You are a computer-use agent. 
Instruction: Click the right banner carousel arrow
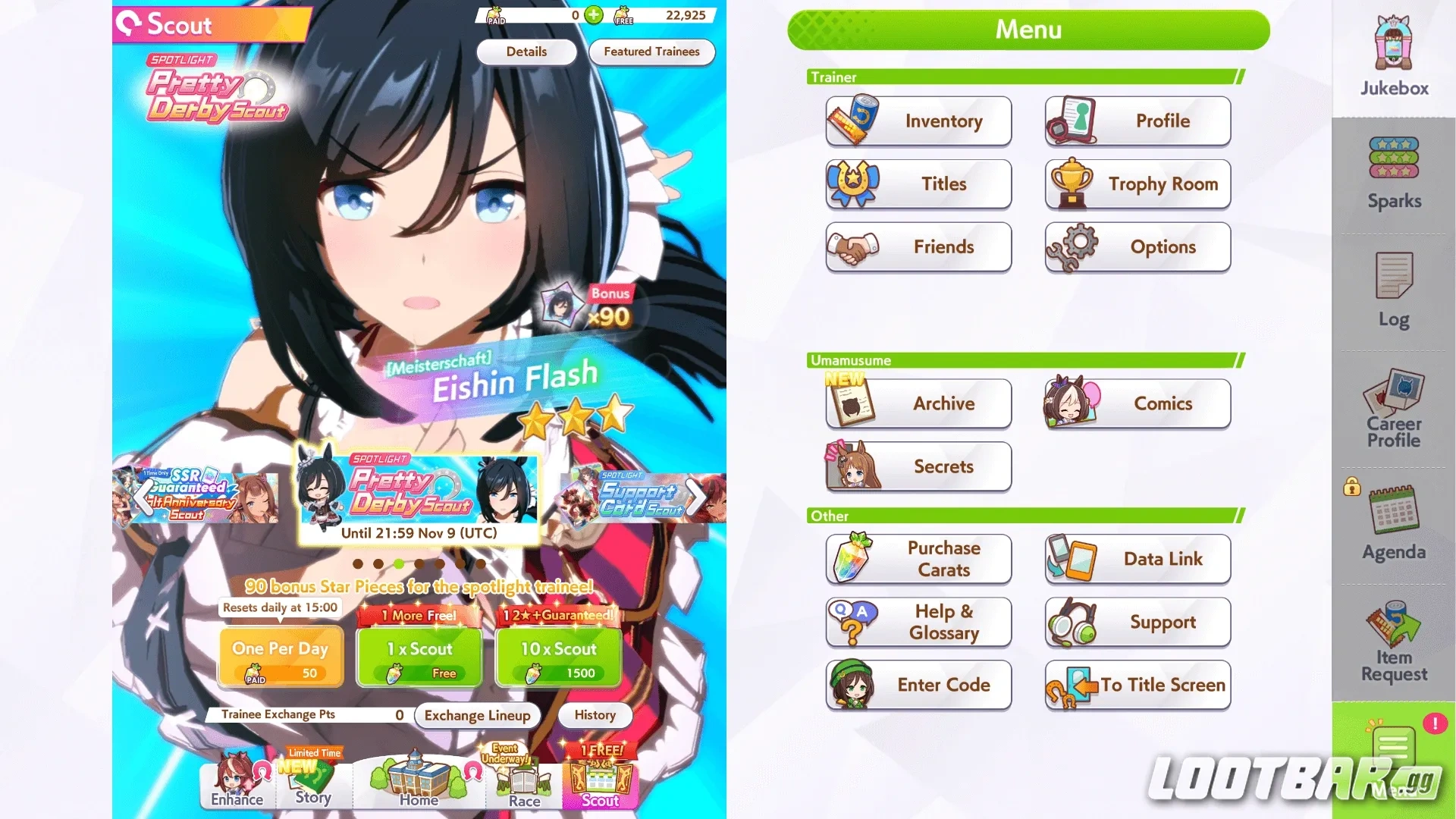694,495
